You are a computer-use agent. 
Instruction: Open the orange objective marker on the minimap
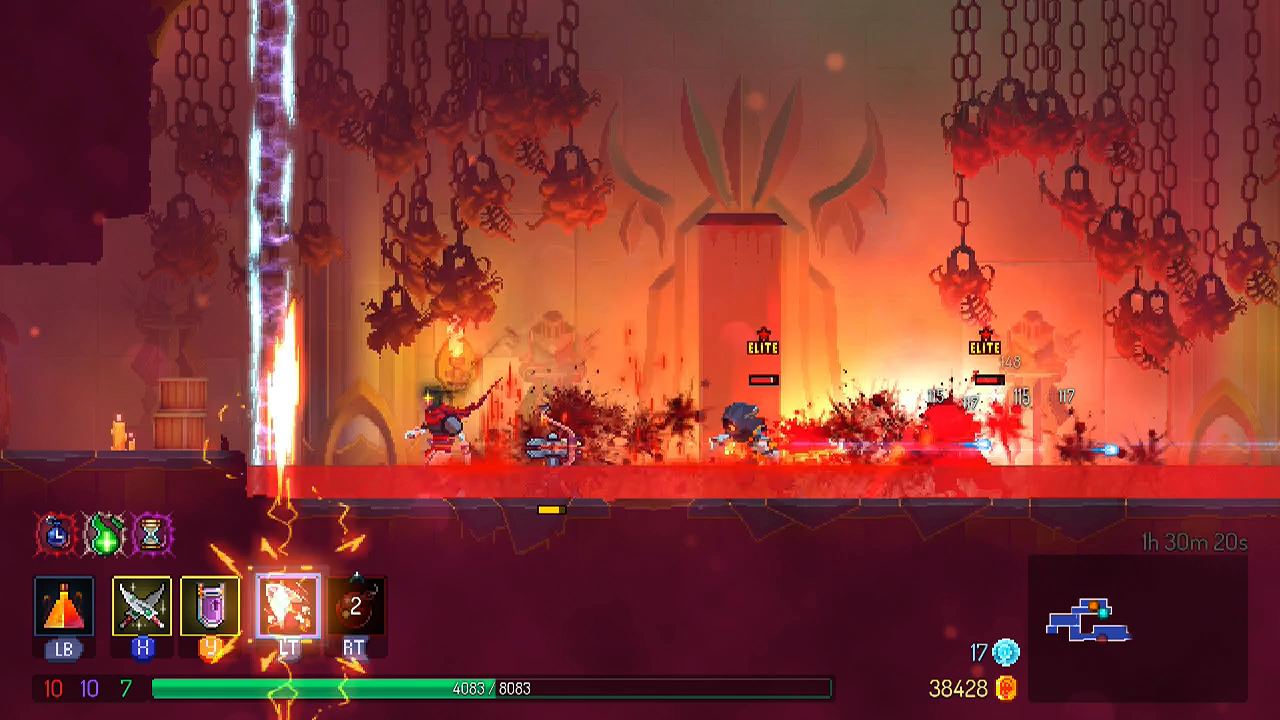pyautogui.click(x=1093, y=605)
